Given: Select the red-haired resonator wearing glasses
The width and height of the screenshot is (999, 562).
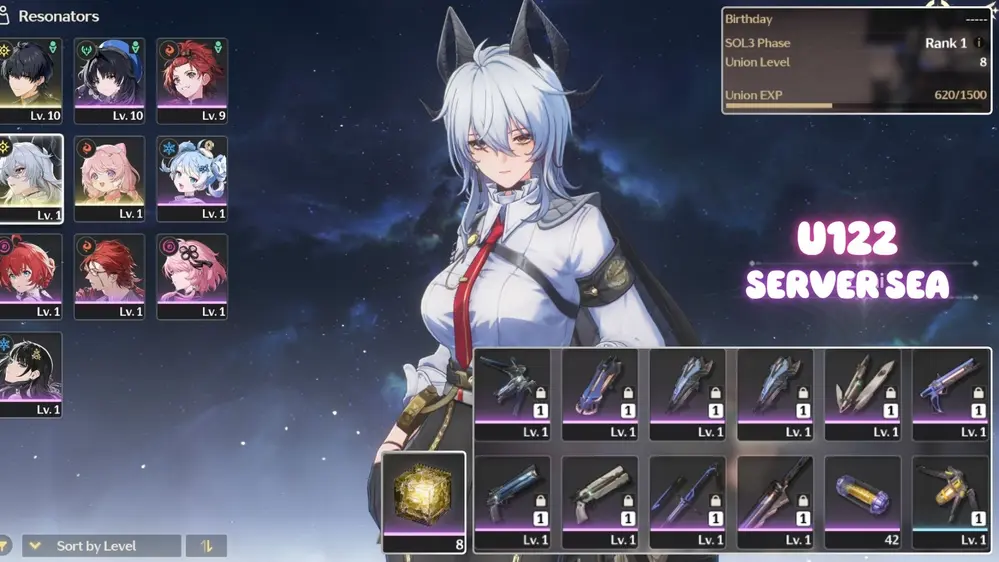Looking at the screenshot, I should pos(109,276).
